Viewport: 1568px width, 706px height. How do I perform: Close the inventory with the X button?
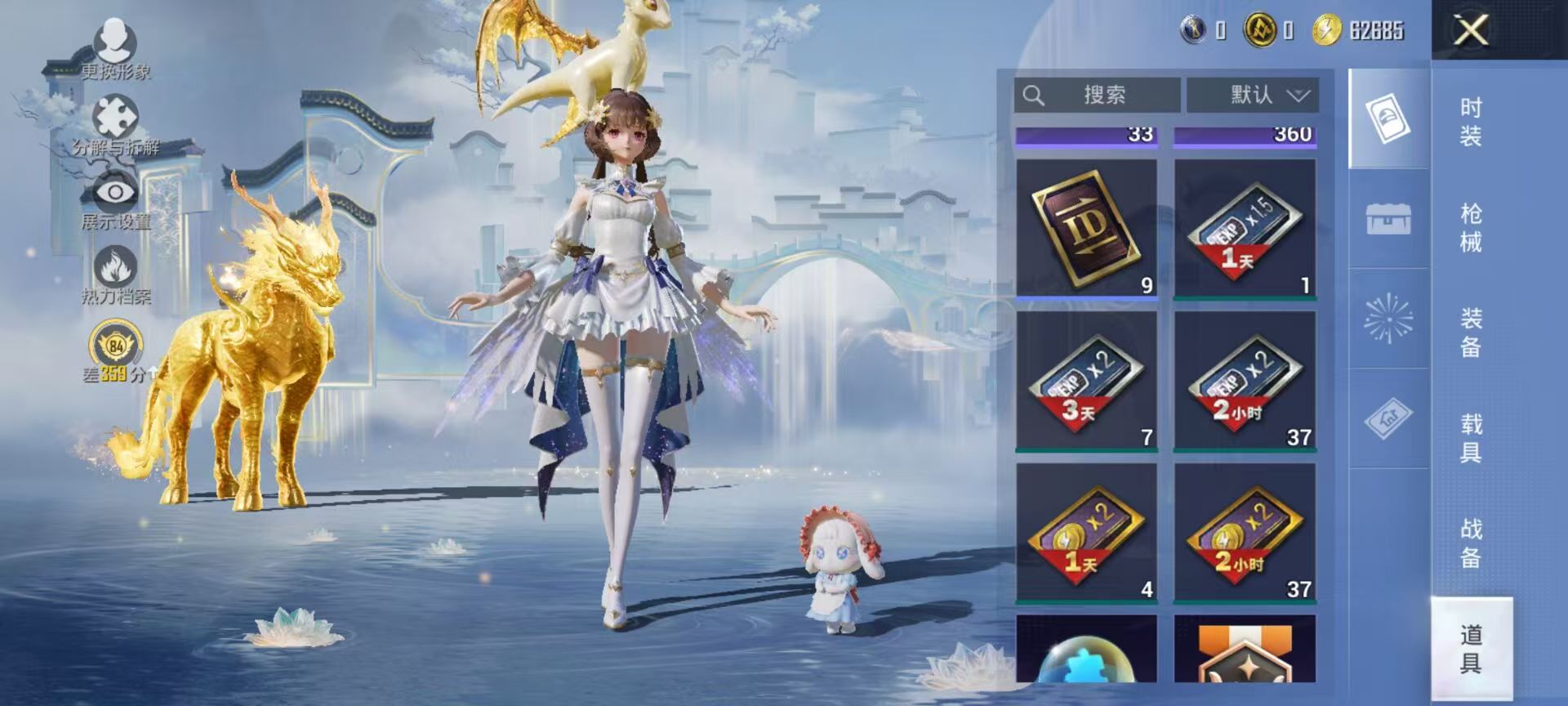[x=1471, y=31]
